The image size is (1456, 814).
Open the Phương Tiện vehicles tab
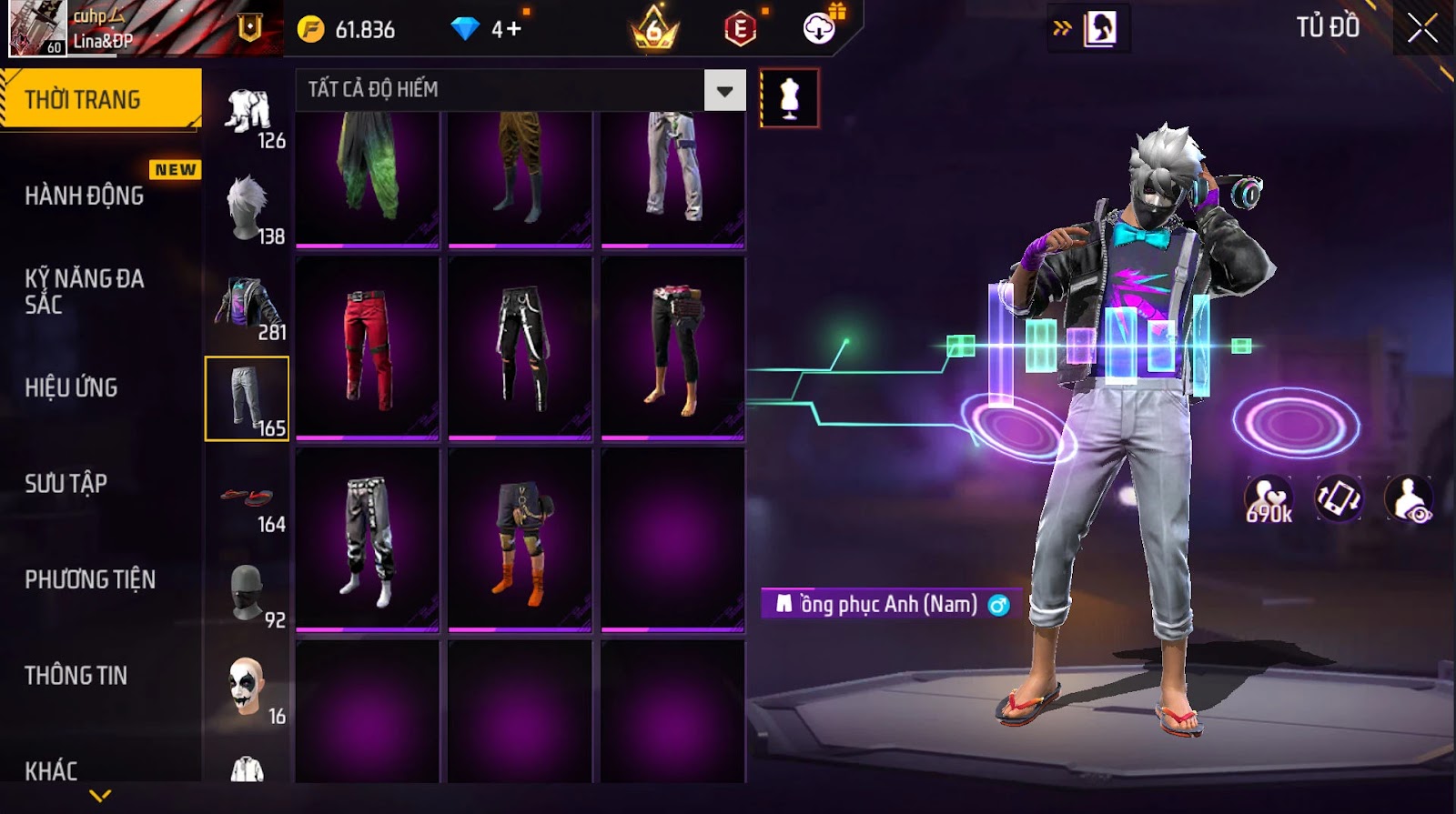point(89,579)
